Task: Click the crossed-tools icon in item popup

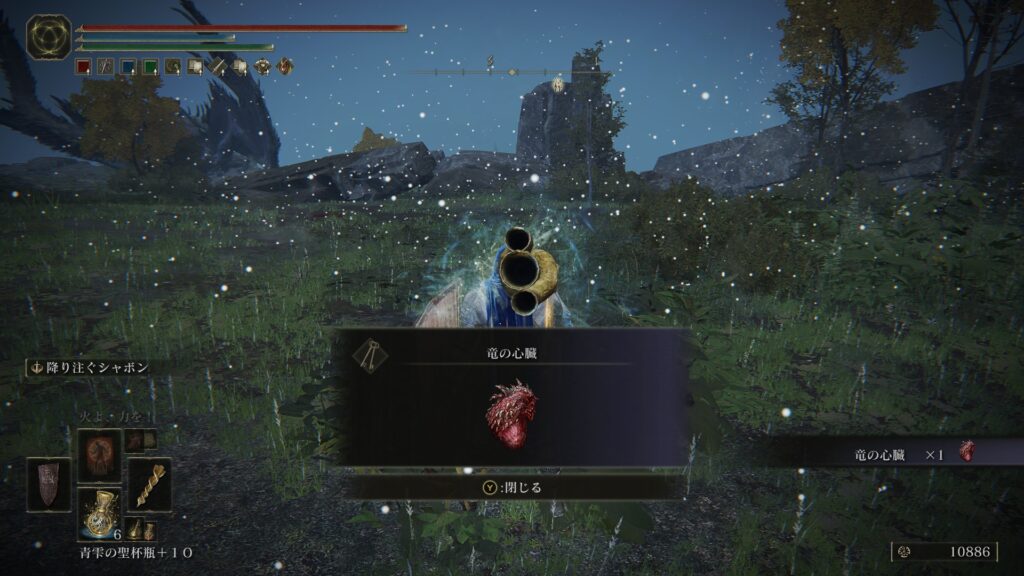Action: click(x=367, y=352)
